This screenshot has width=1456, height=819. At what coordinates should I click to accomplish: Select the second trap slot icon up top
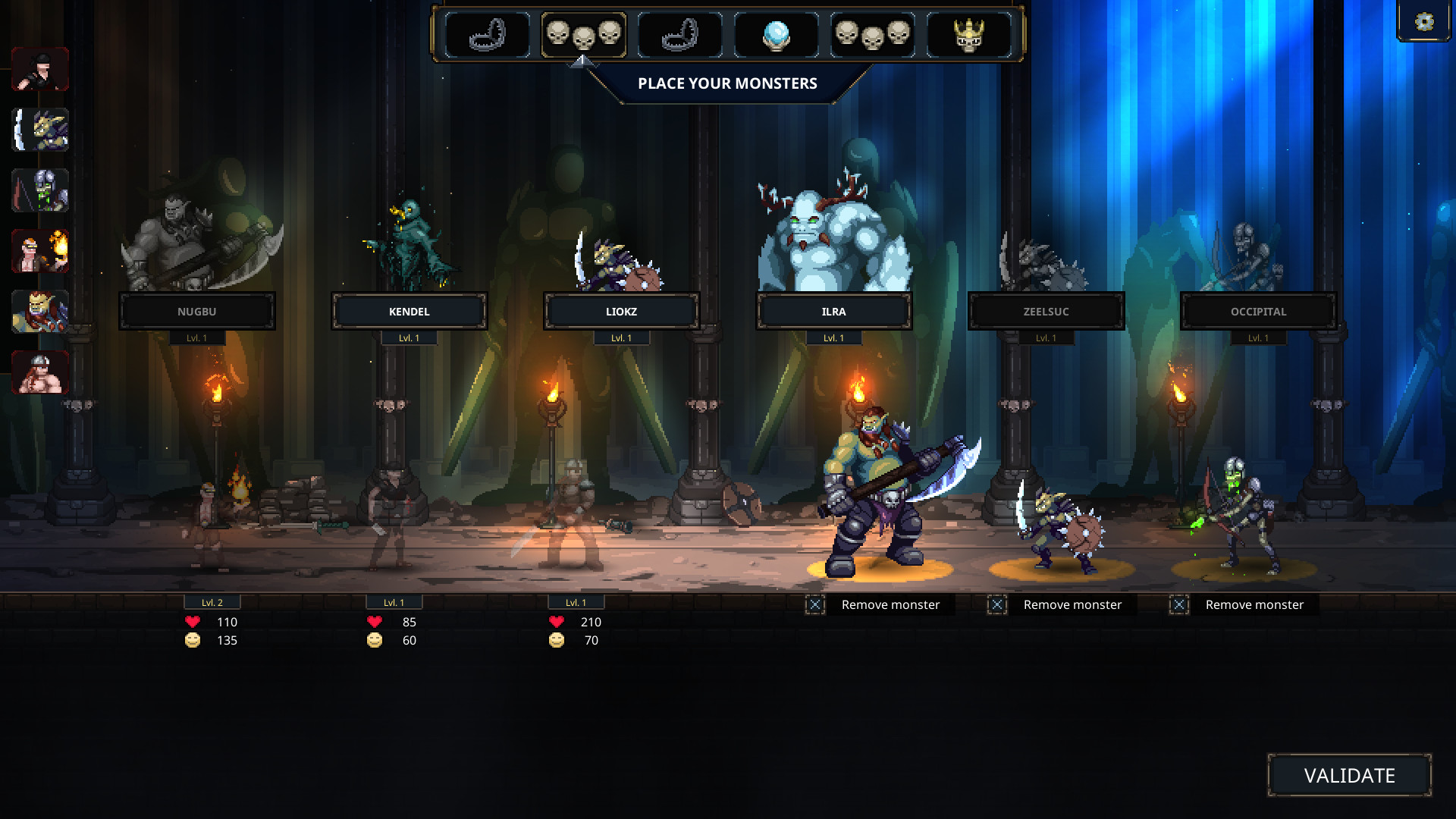(680, 33)
